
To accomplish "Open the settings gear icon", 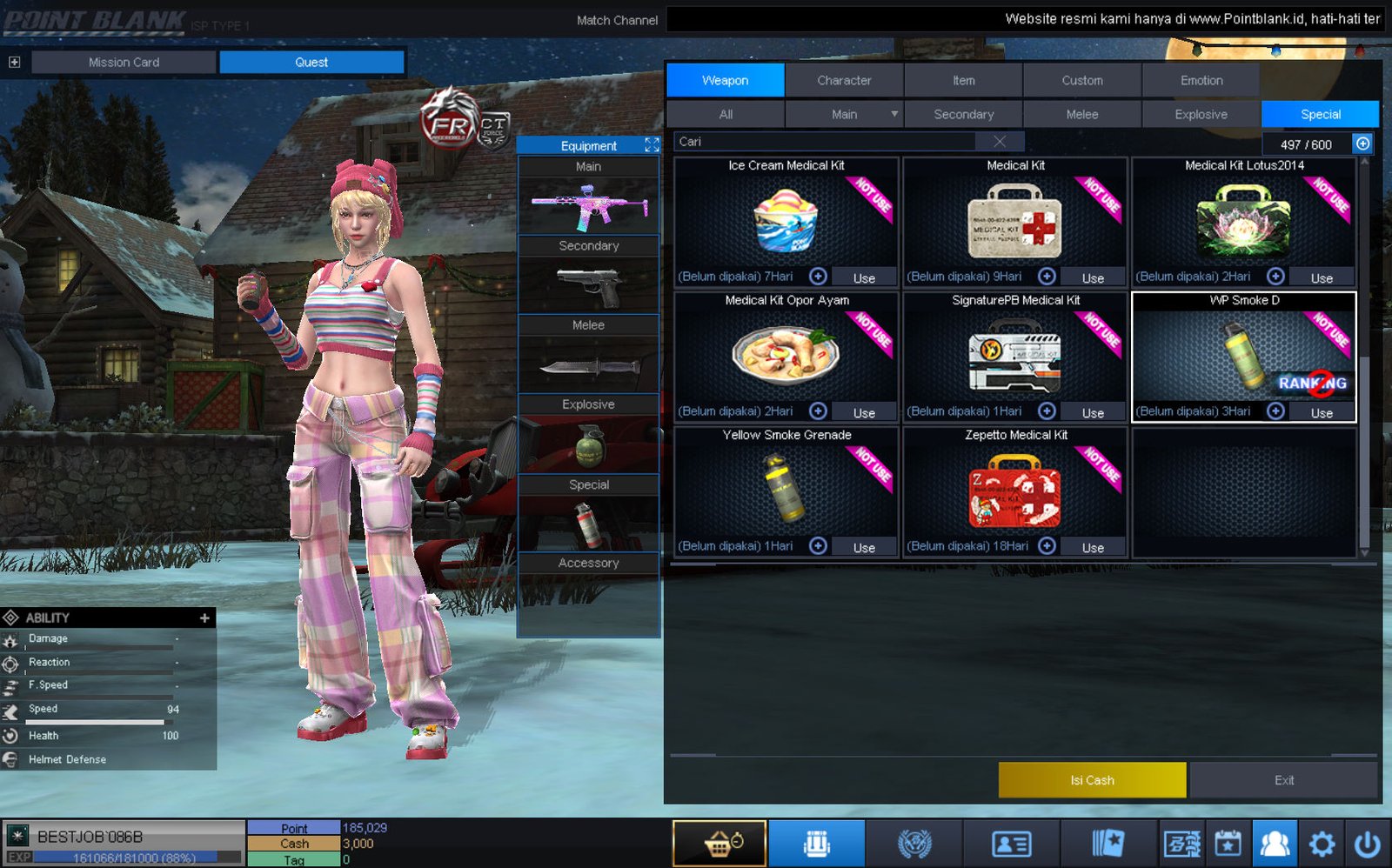I will coord(1322,844).
